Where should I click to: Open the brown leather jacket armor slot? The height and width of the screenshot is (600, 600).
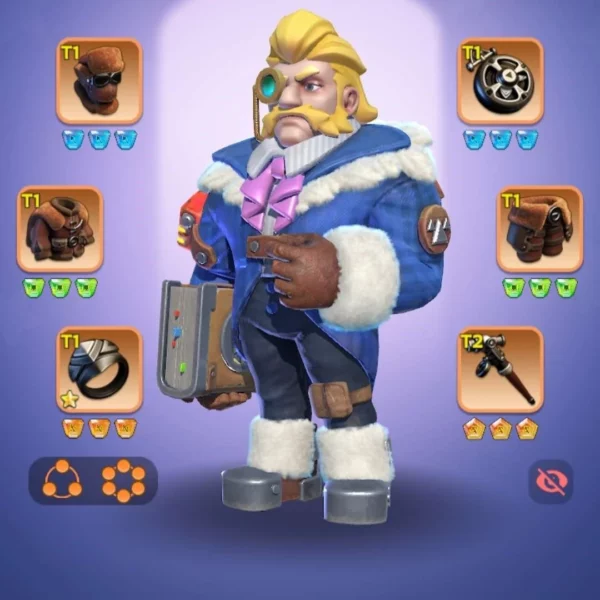pyautogui.click(x=60, y=229)
